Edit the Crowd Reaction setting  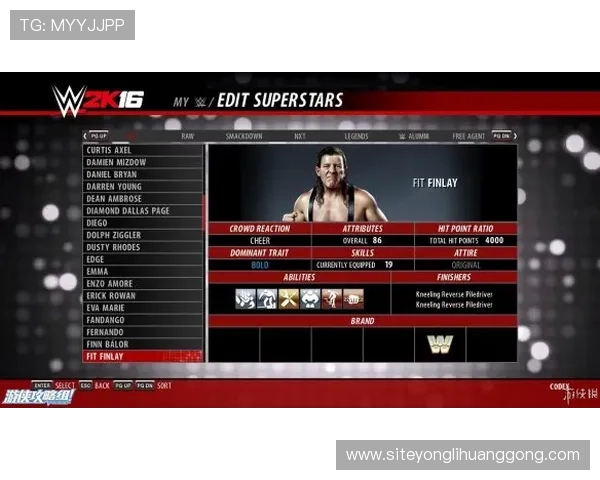(x=259, y=229)
